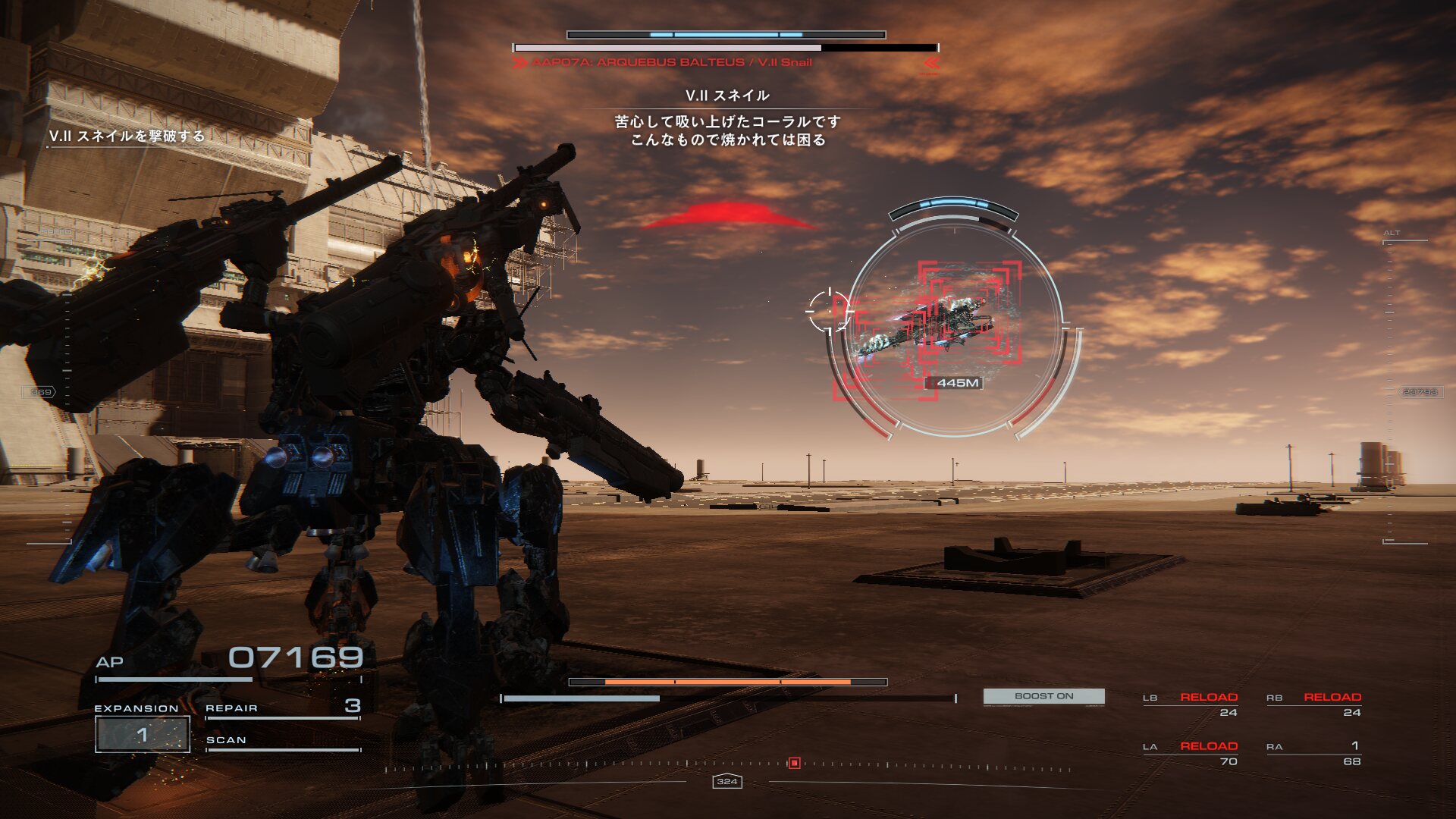
Task: Toggle the BOOST ON indicator
Action: [1043, 696]
